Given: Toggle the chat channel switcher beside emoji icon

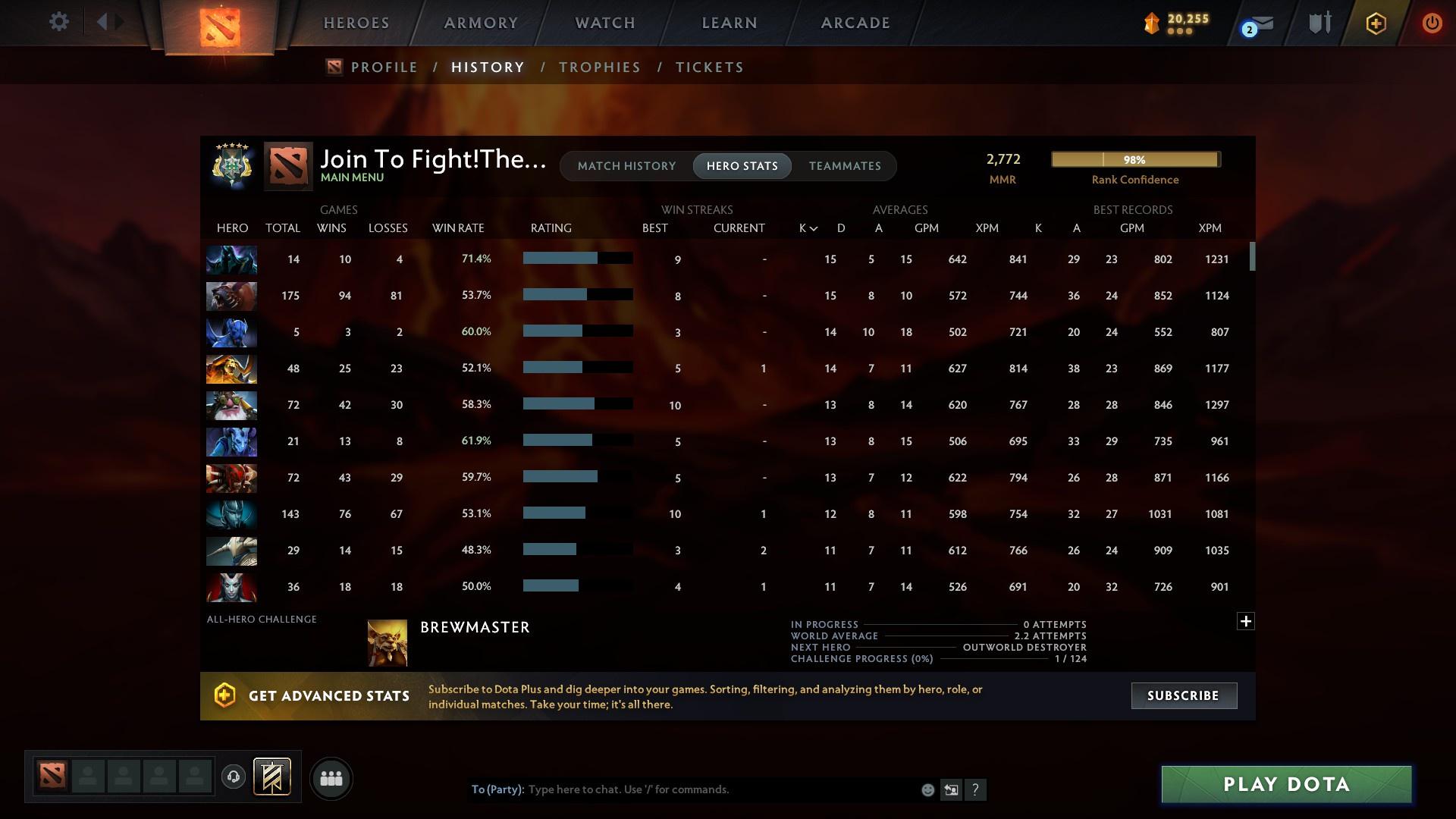Looking at the screenshot, I should [951, 789].
